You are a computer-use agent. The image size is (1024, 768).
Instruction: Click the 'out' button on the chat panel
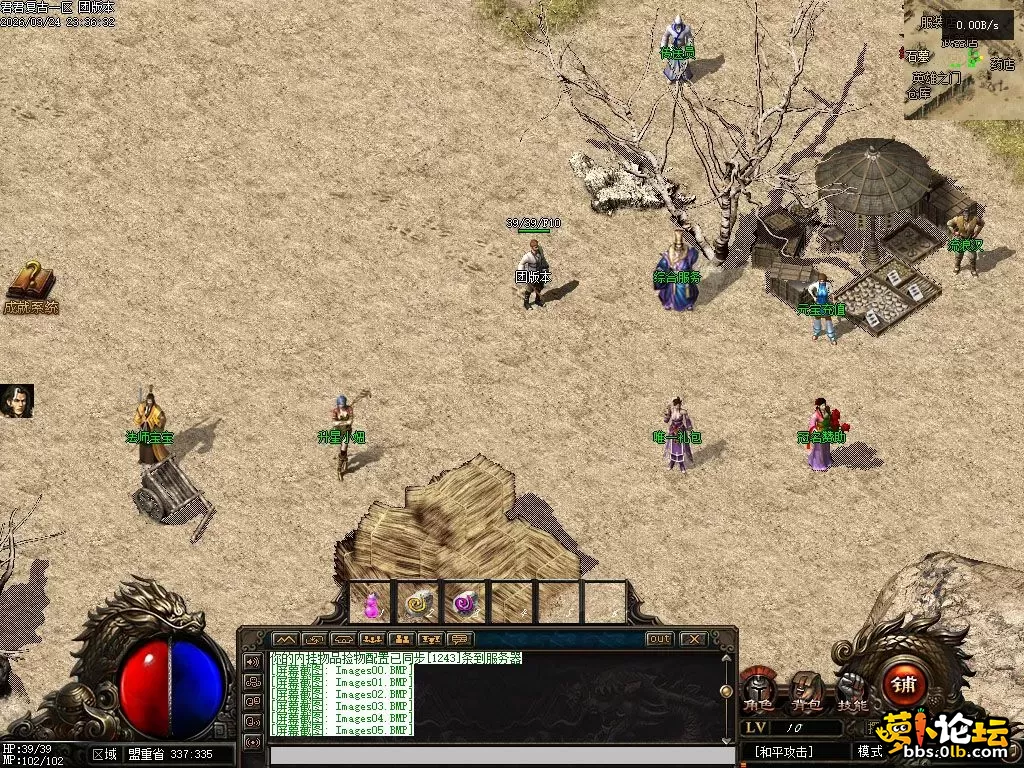point(659,639)
